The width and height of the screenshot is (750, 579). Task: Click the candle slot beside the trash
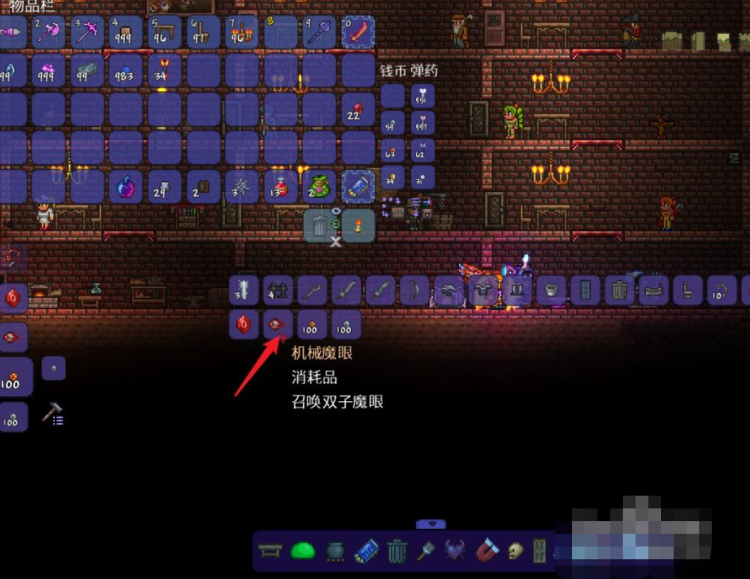358,226
